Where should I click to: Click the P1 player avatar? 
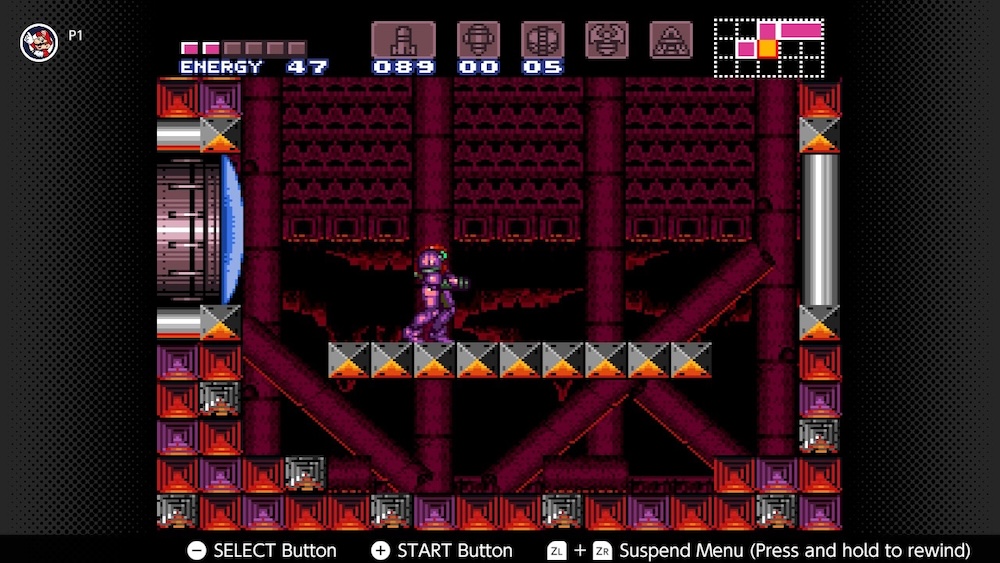pos(39,41)
